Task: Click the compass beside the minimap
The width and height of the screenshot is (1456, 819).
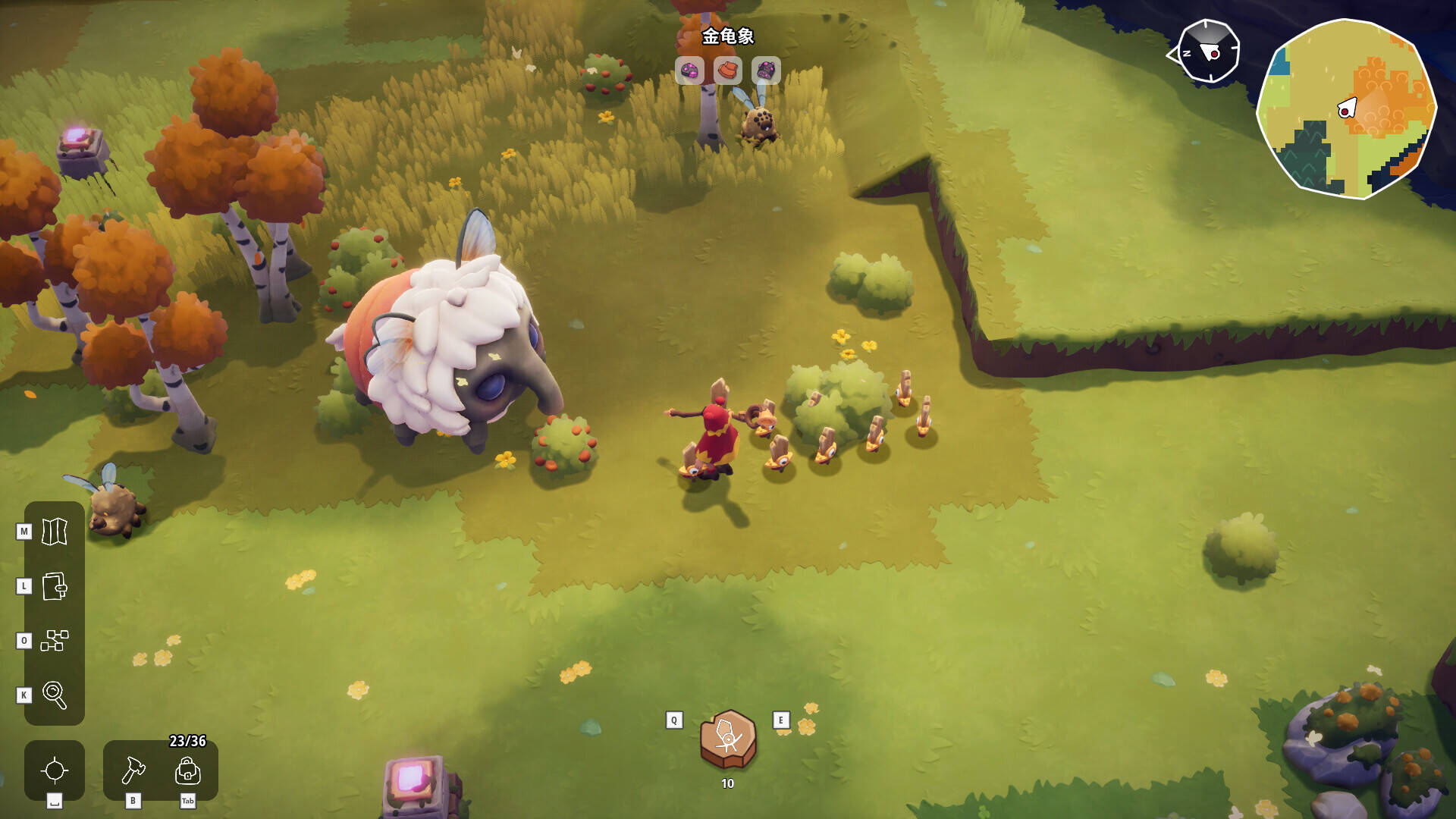Action: coord(1208,52)
